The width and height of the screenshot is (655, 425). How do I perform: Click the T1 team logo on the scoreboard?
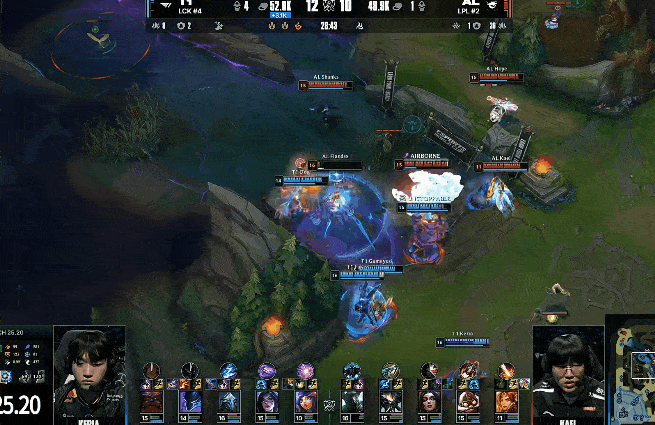click(163, 5)
